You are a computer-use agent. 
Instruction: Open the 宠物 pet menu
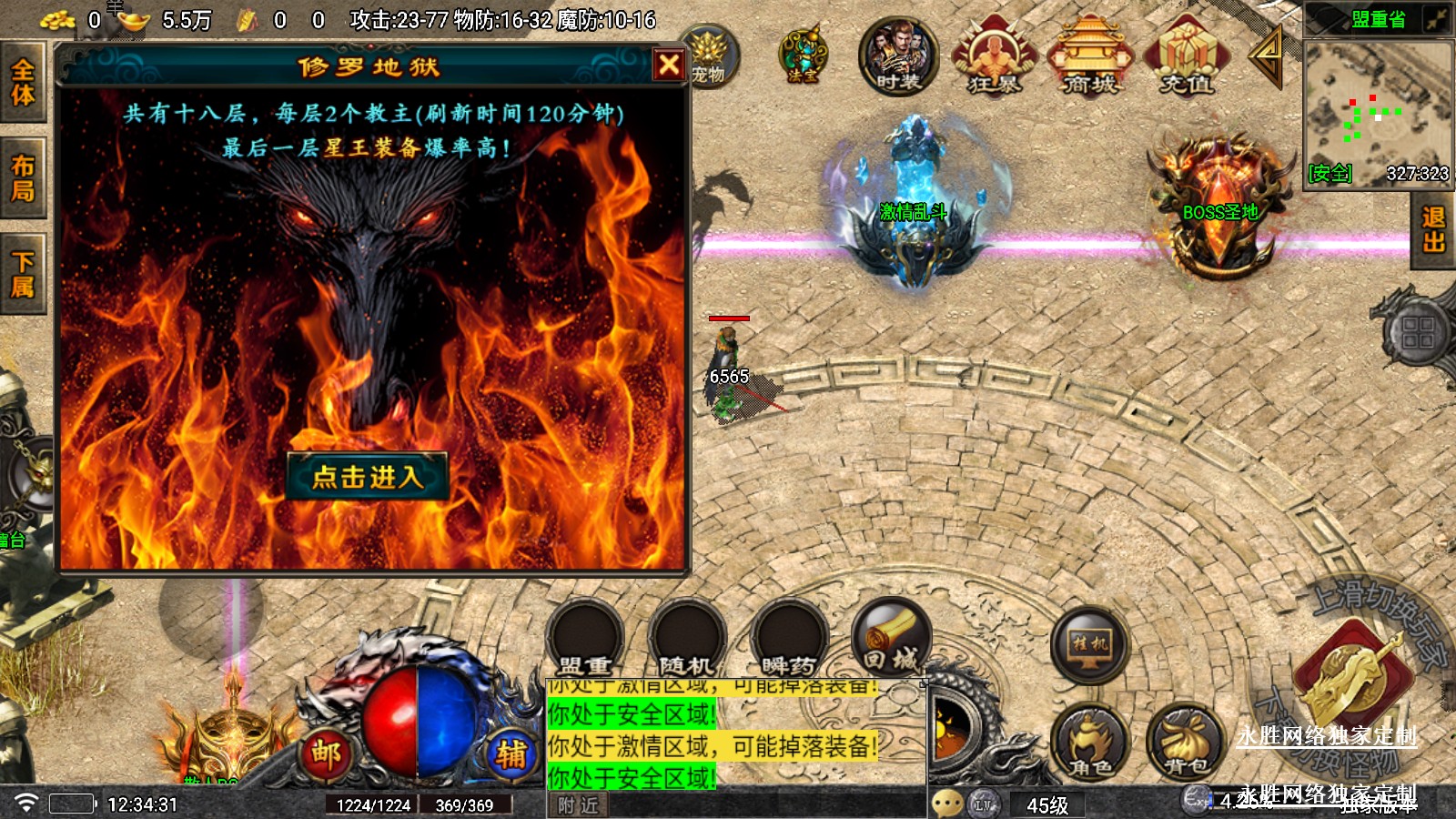[708, 56]
